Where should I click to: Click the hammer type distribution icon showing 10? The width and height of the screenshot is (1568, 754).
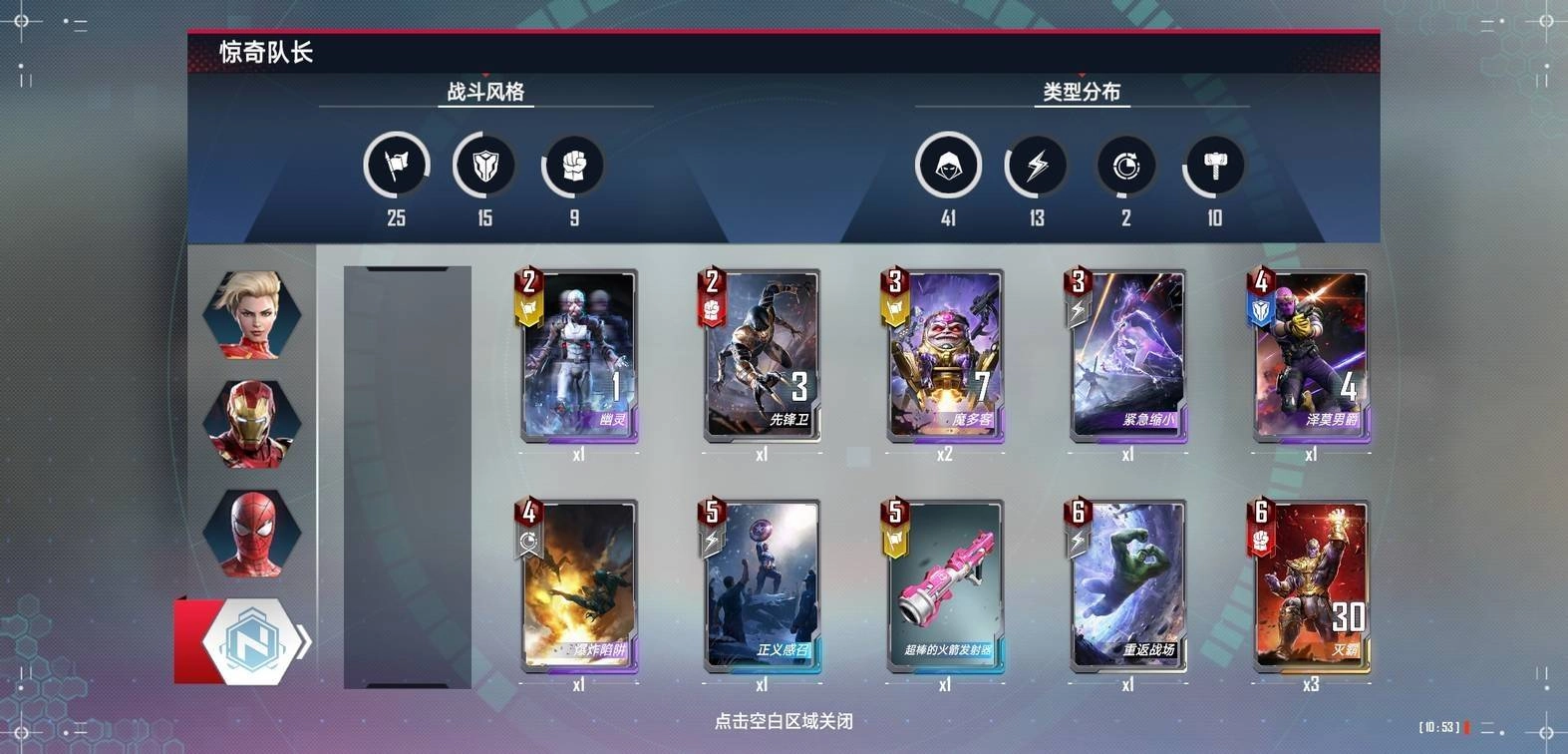pyautogui.click(x=1214, y=166)
